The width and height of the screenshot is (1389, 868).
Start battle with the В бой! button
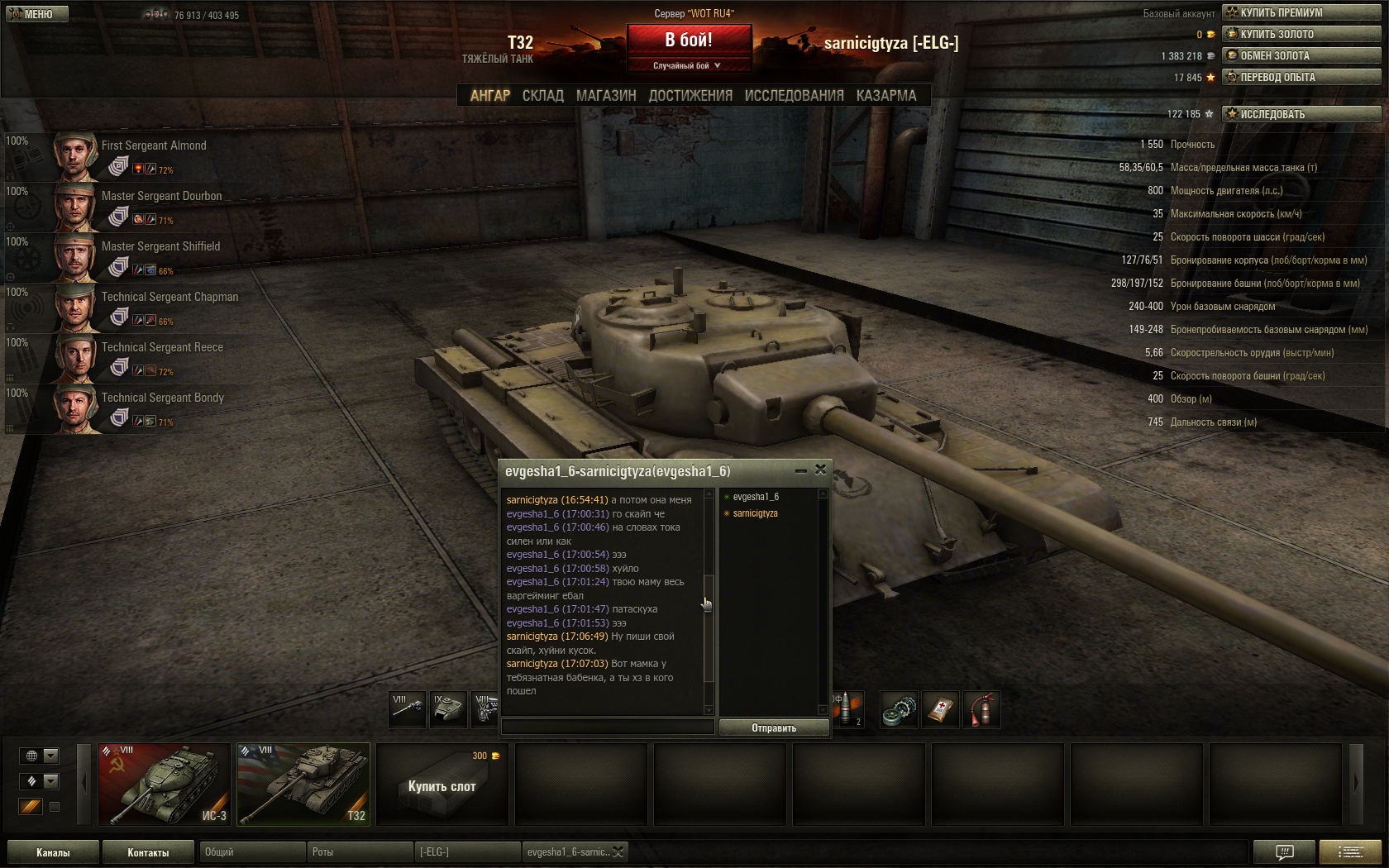coord(689,40)
